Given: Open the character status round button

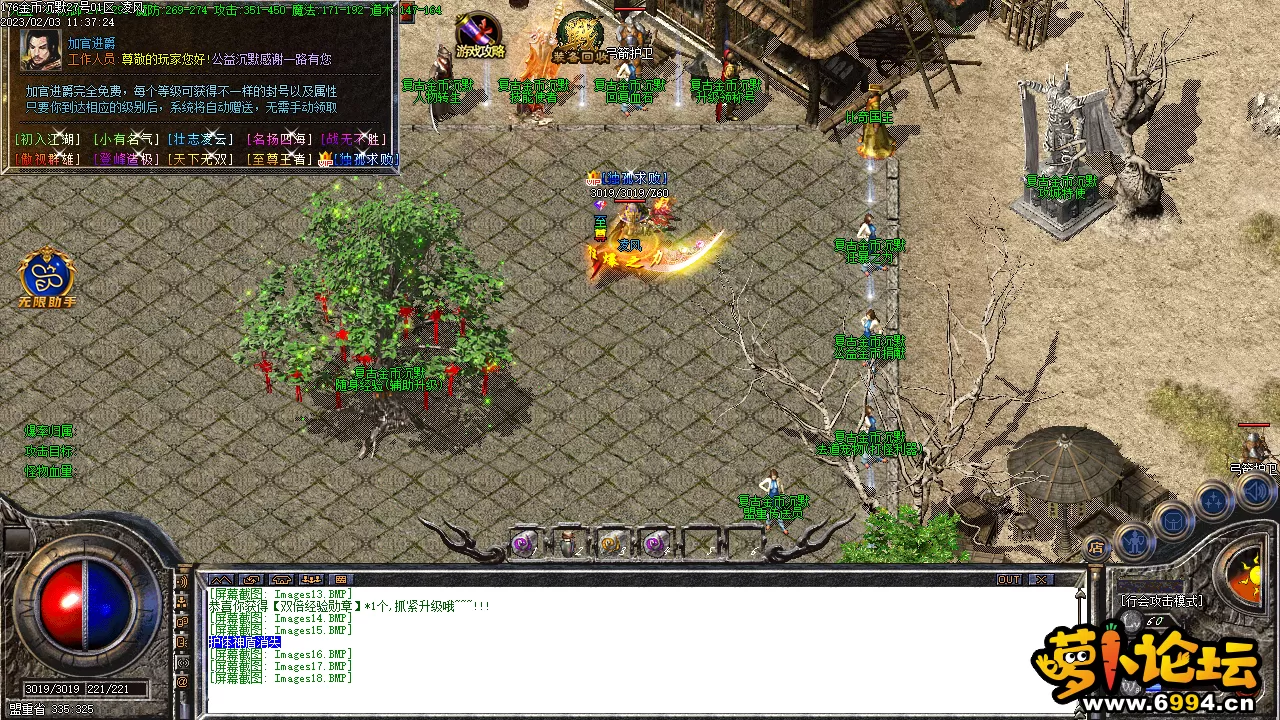Looking at the screenshot, I should [x=1133, y=541].
